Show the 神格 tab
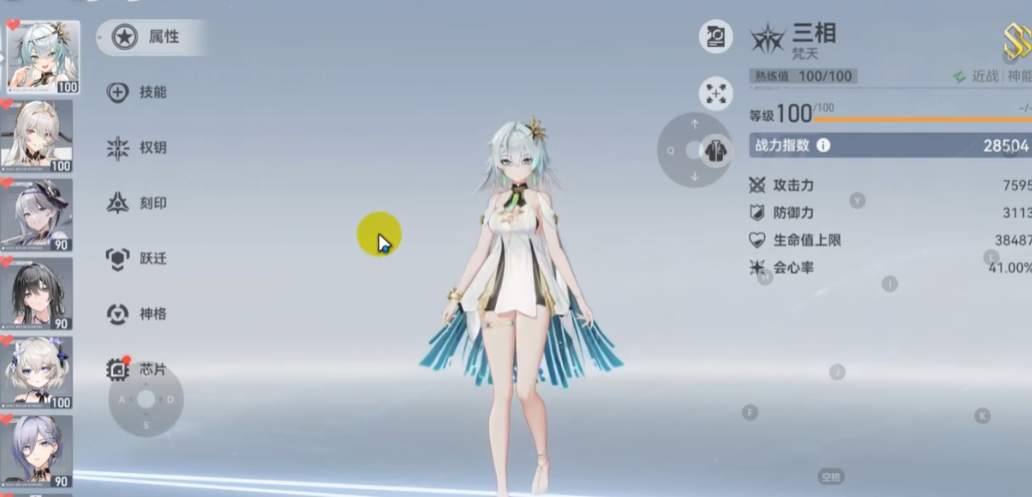 pyautogui.click(x=138, y=314)
